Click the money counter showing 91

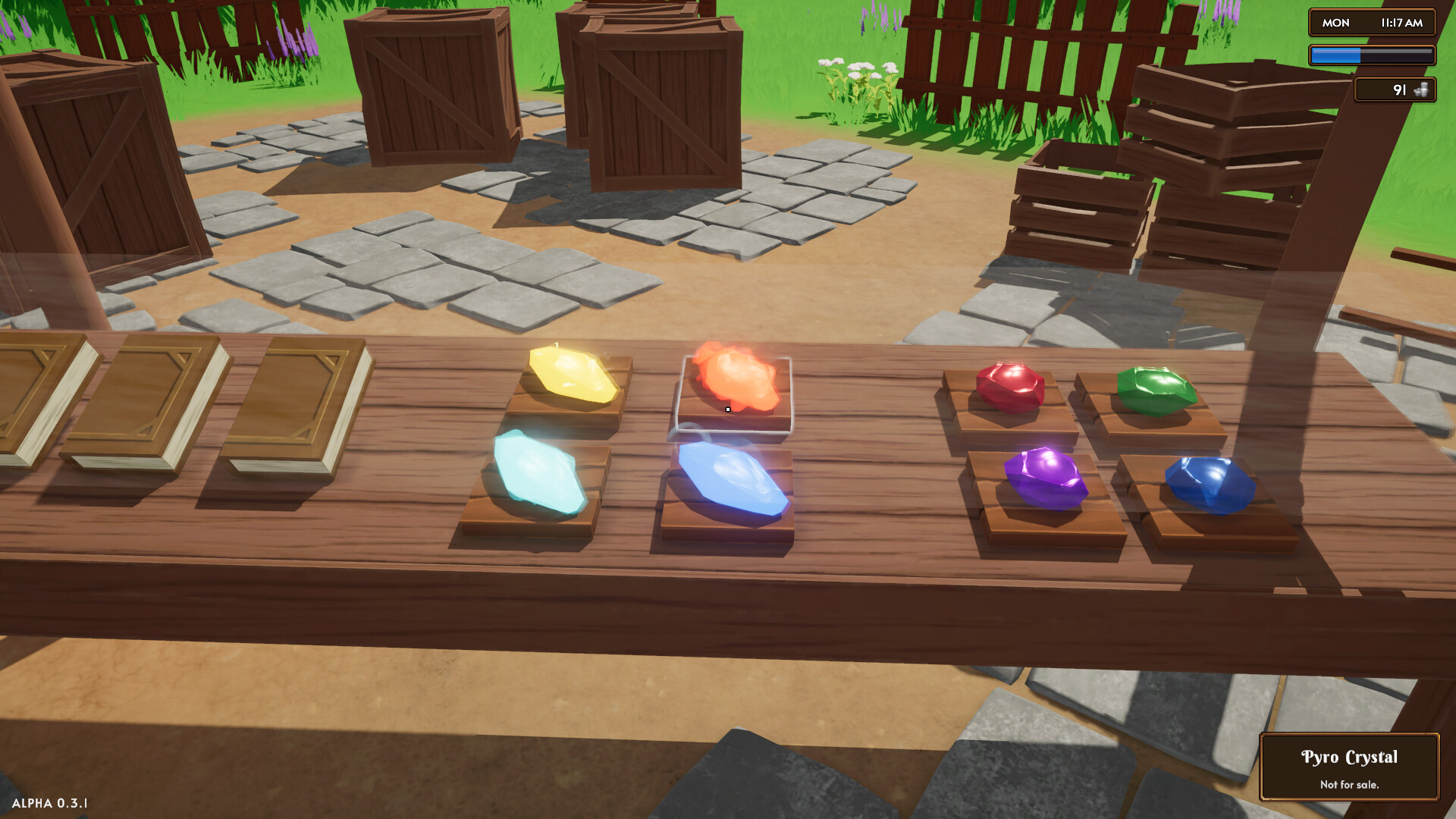tap(1395, 90)
